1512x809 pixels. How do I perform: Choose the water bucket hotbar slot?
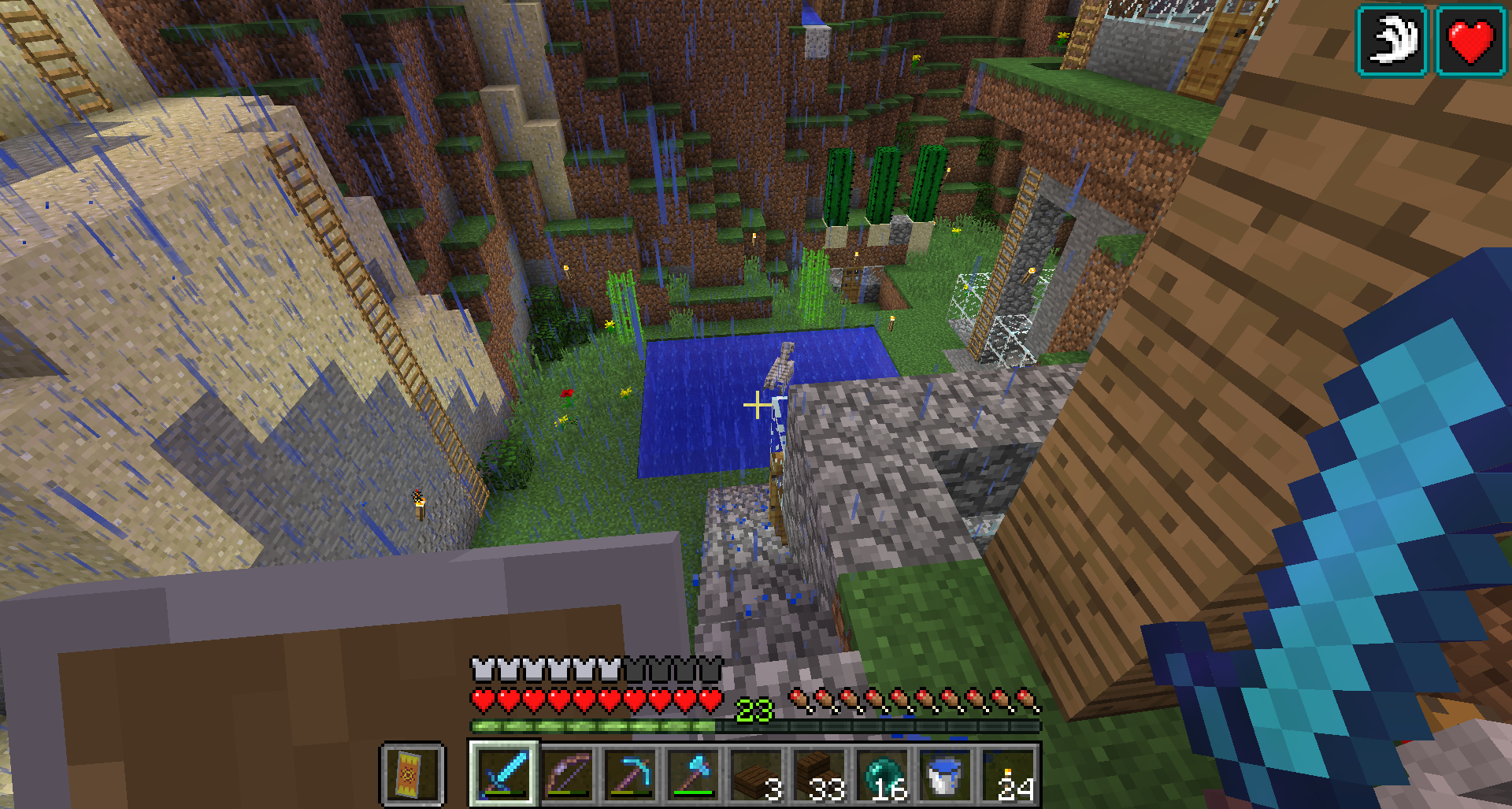tap(945, 774)
